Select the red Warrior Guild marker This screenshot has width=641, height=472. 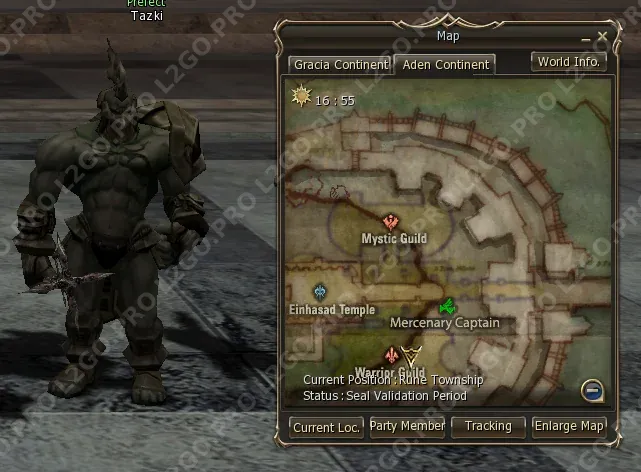click(391, 355)
